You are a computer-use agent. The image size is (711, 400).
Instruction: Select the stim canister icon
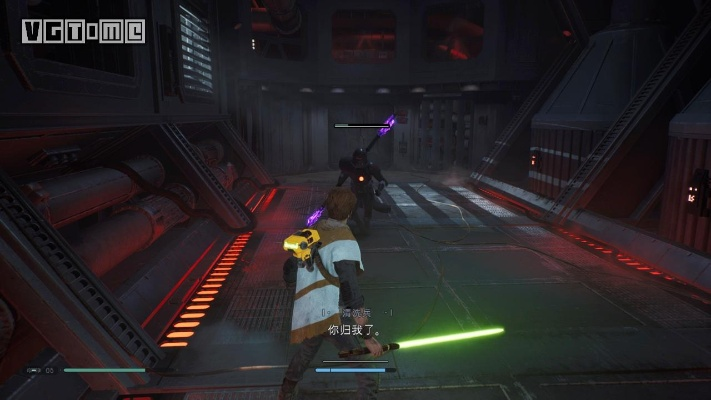[33, 370]
